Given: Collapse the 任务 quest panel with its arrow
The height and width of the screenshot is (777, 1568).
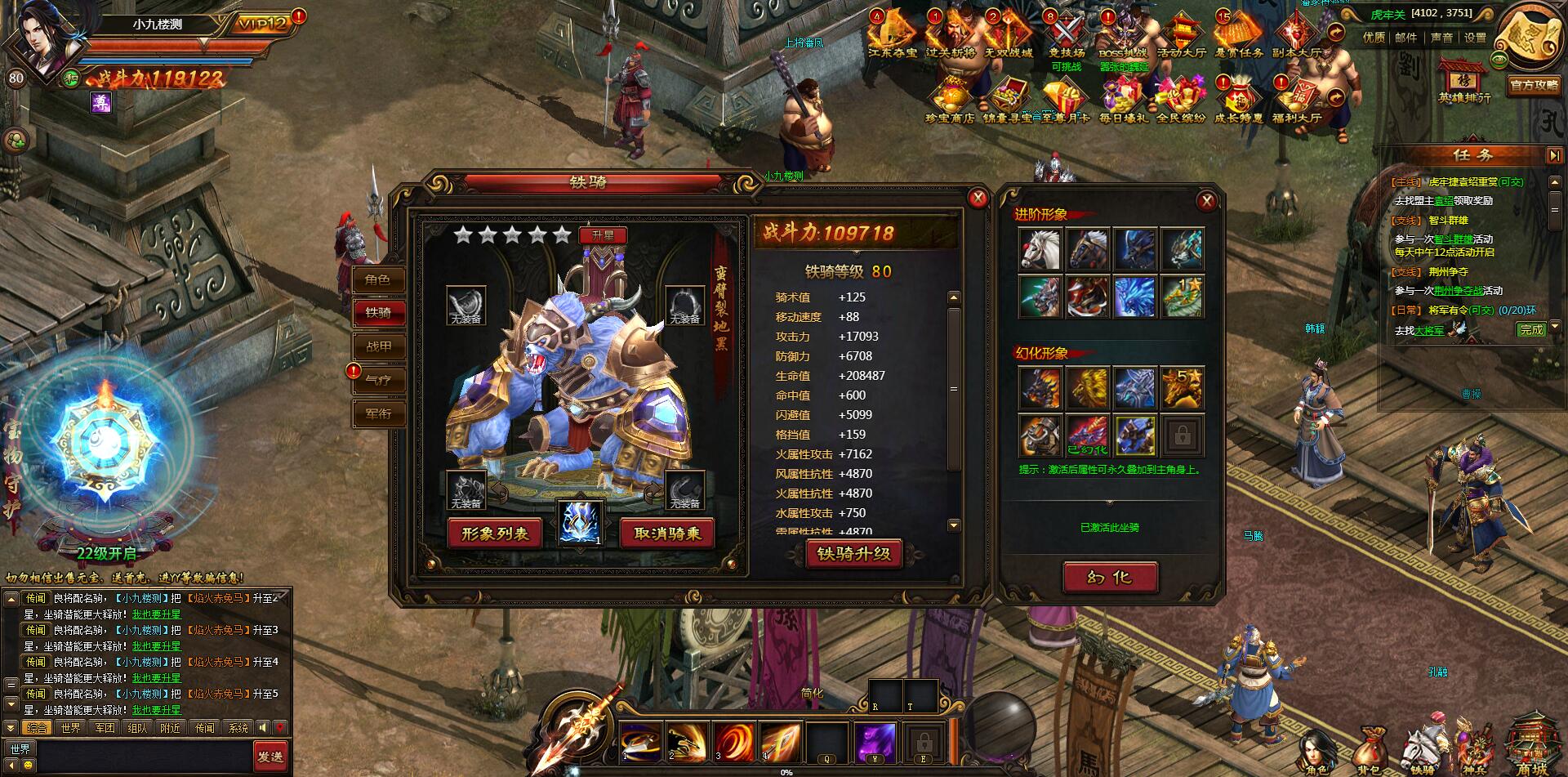Looking at the screenshot, I should point(1554,155).
